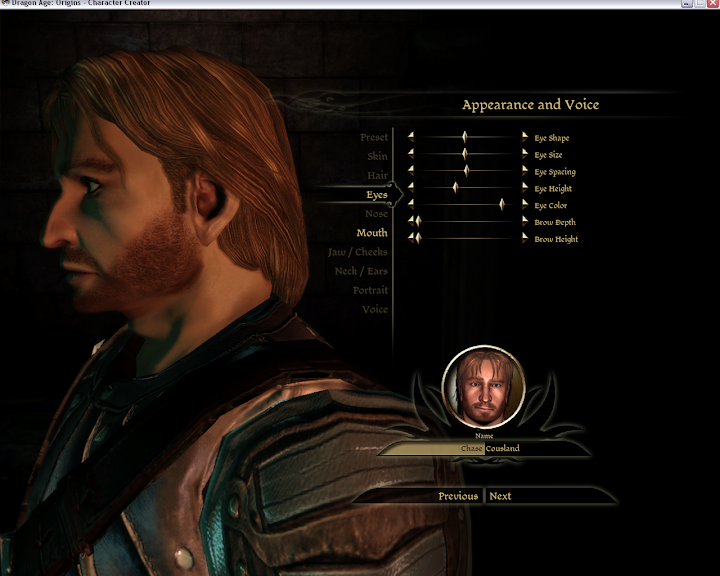Proceed with the Next button
This screenshot has height=576, width=720.
(x=500, y=496)
